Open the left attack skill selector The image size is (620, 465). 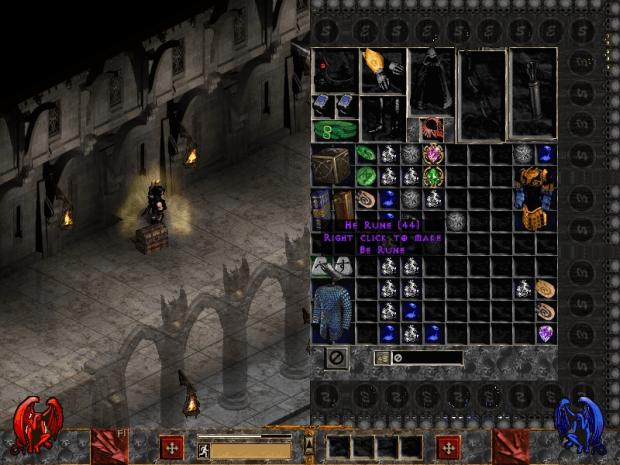[109, 445]
